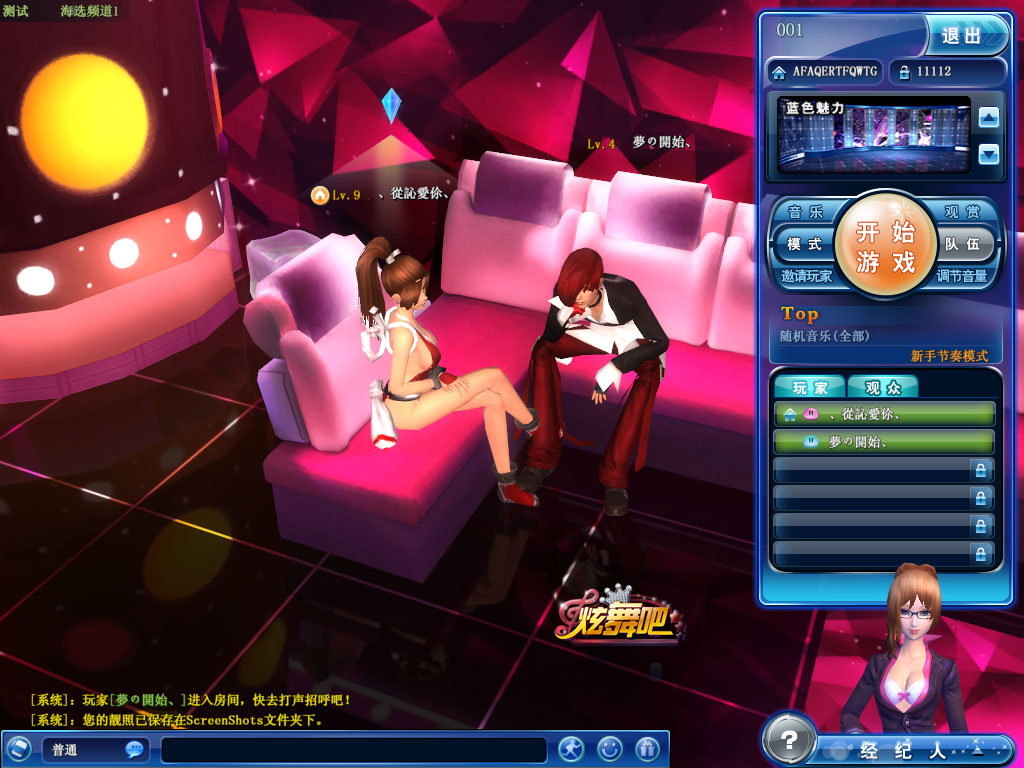
Task: Open the 音乐 music selection
Action: point(805,212)
